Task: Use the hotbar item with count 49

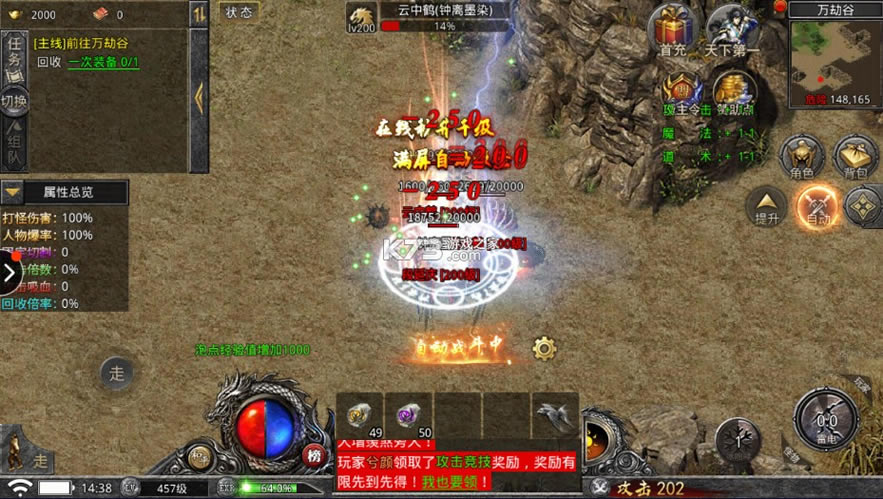Action: point(359,414)
